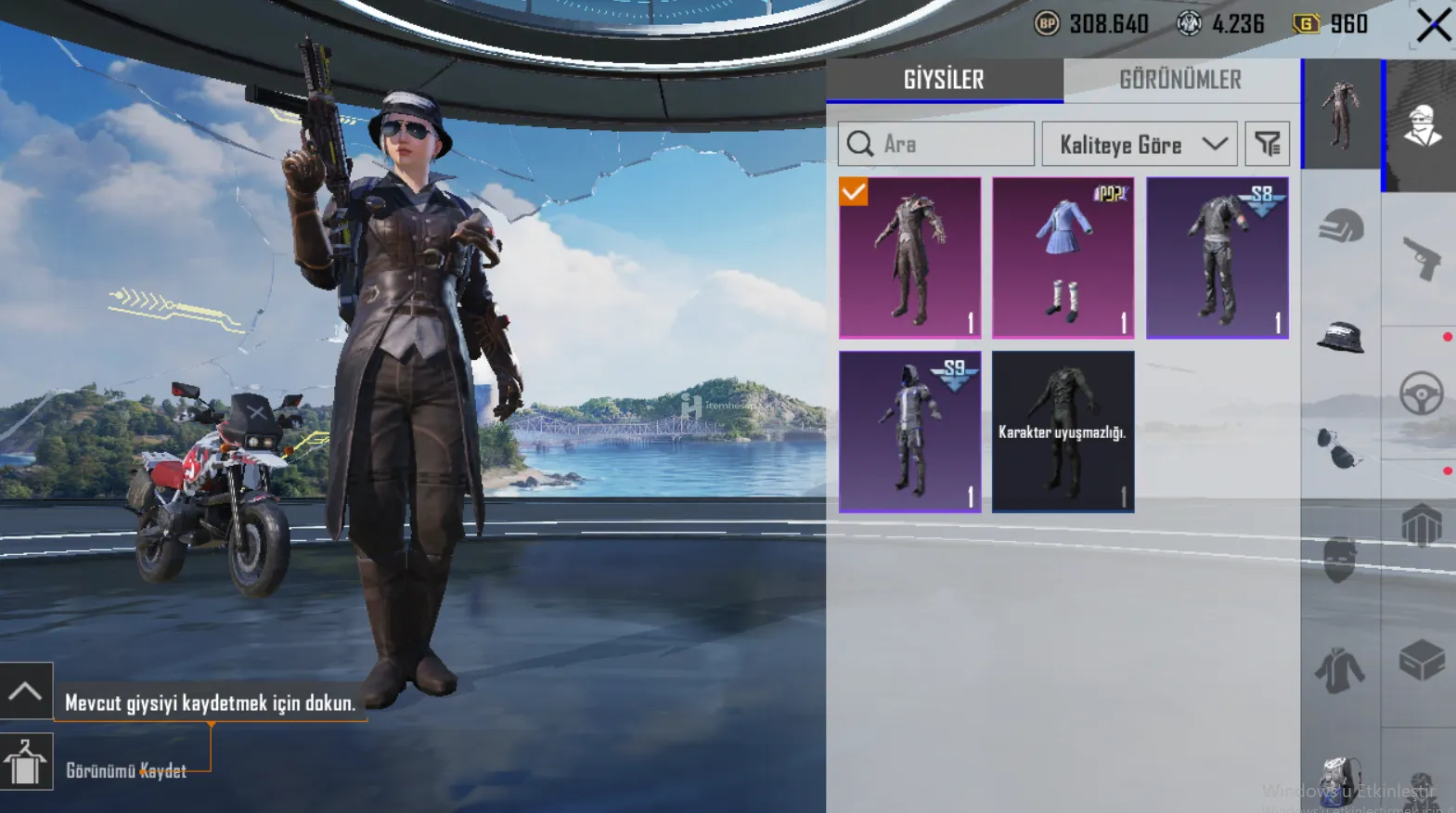Screen dimensions: 1456x813
Task: Click the Ara search field
Action: click(935, 144)
